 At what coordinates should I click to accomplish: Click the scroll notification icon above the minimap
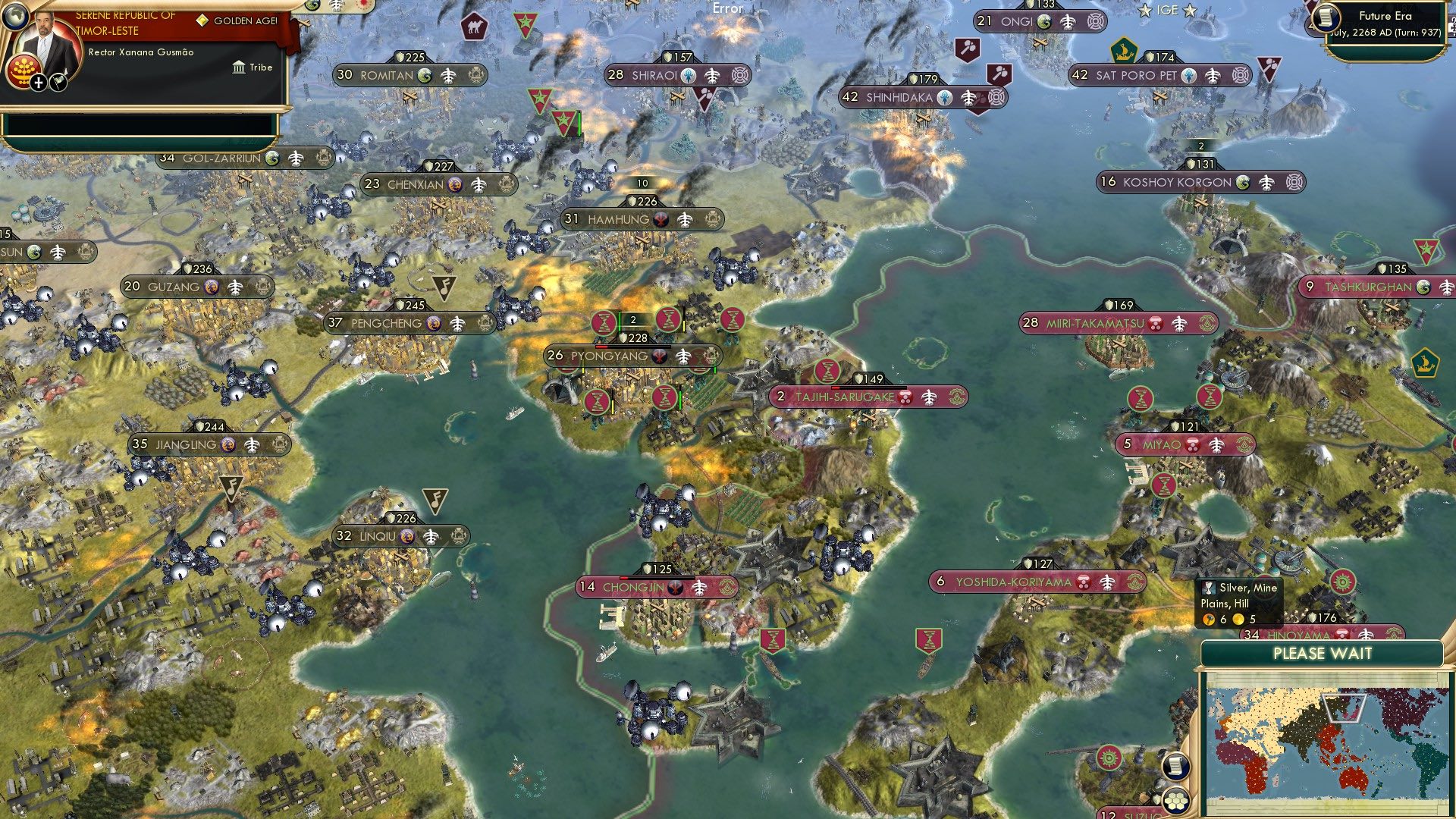pyautogui.click(x=1176, y=766)
